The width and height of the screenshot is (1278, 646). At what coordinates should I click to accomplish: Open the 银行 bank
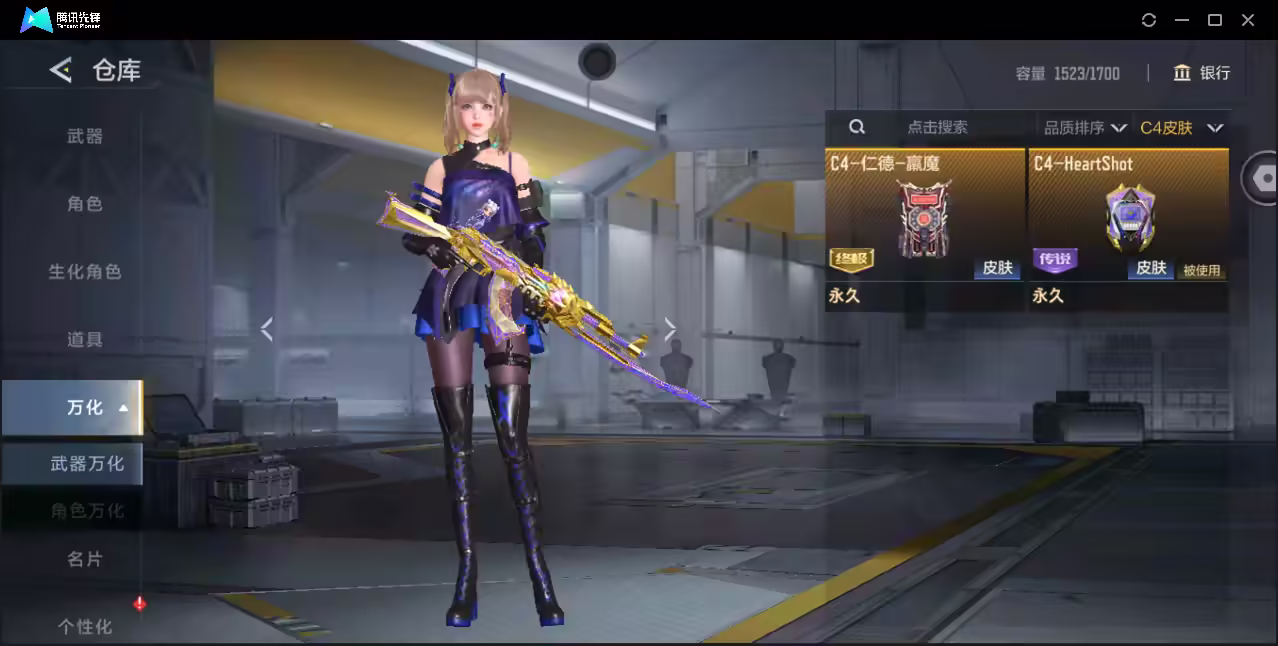coord(1202,73)
